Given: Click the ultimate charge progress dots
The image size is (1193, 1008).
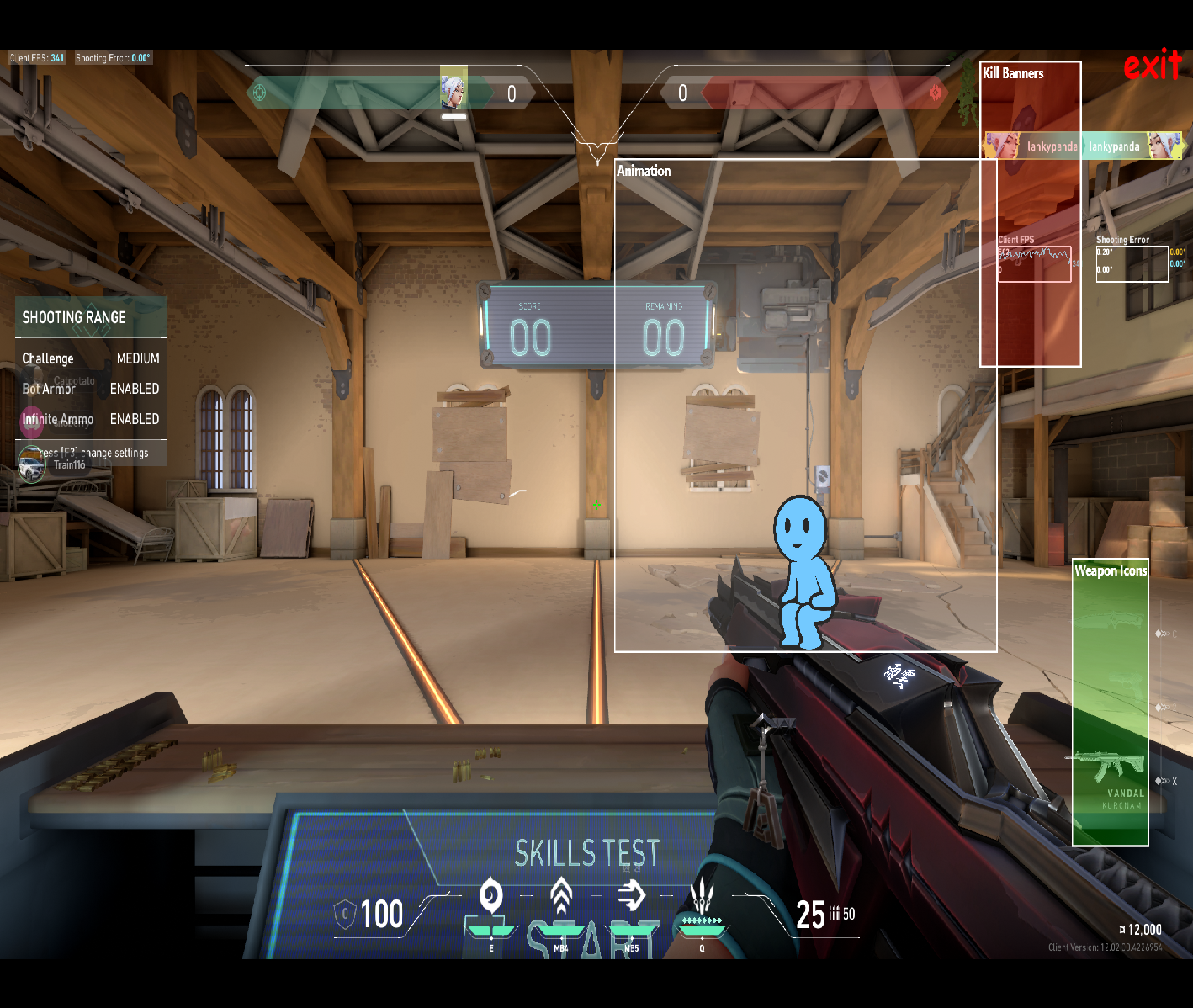Looking at the screenshot, I should coord(703,919).
